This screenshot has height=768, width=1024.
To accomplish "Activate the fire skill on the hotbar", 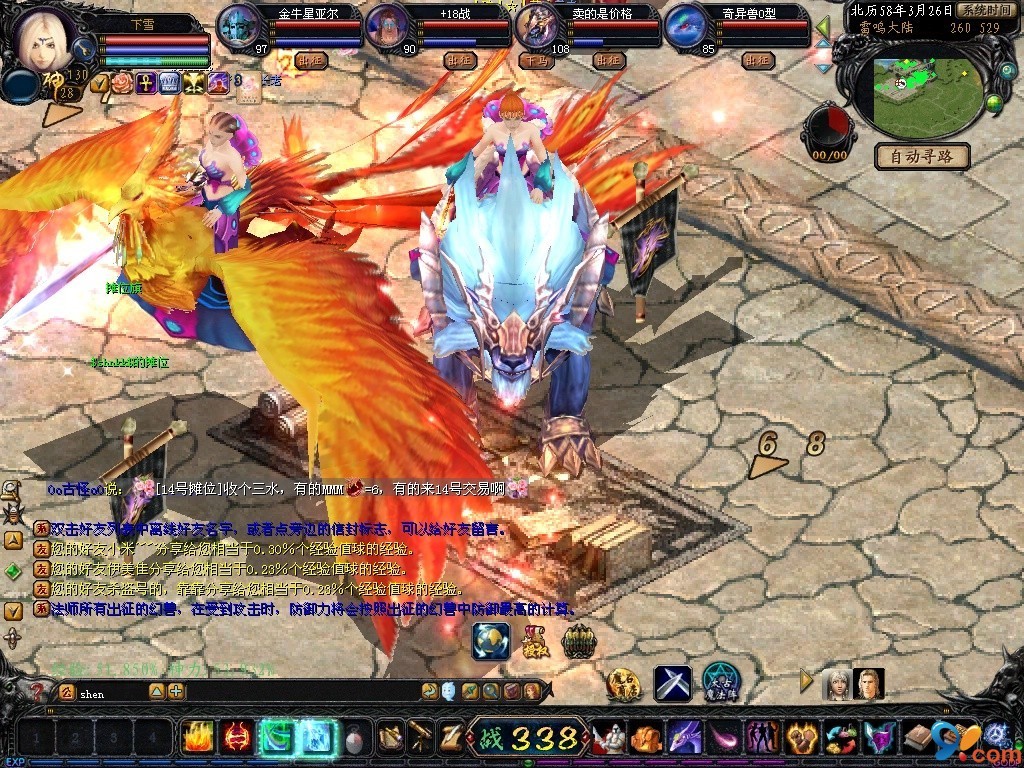I will click(x=197, y=738).
